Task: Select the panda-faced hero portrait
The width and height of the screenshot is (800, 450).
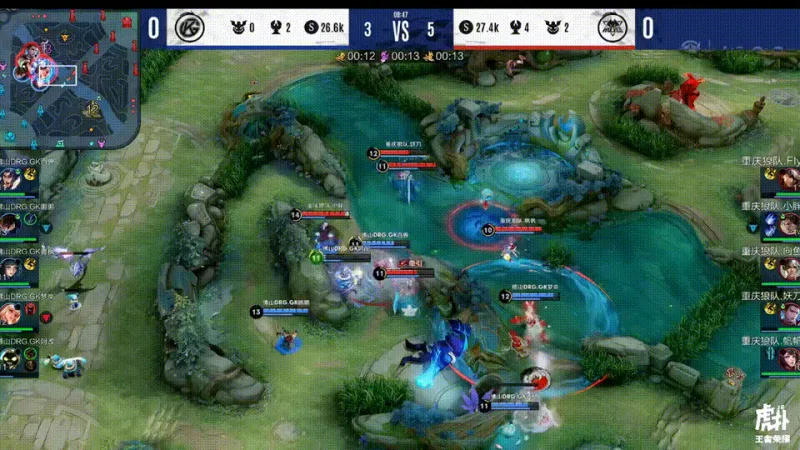Action: click(11, 358)
